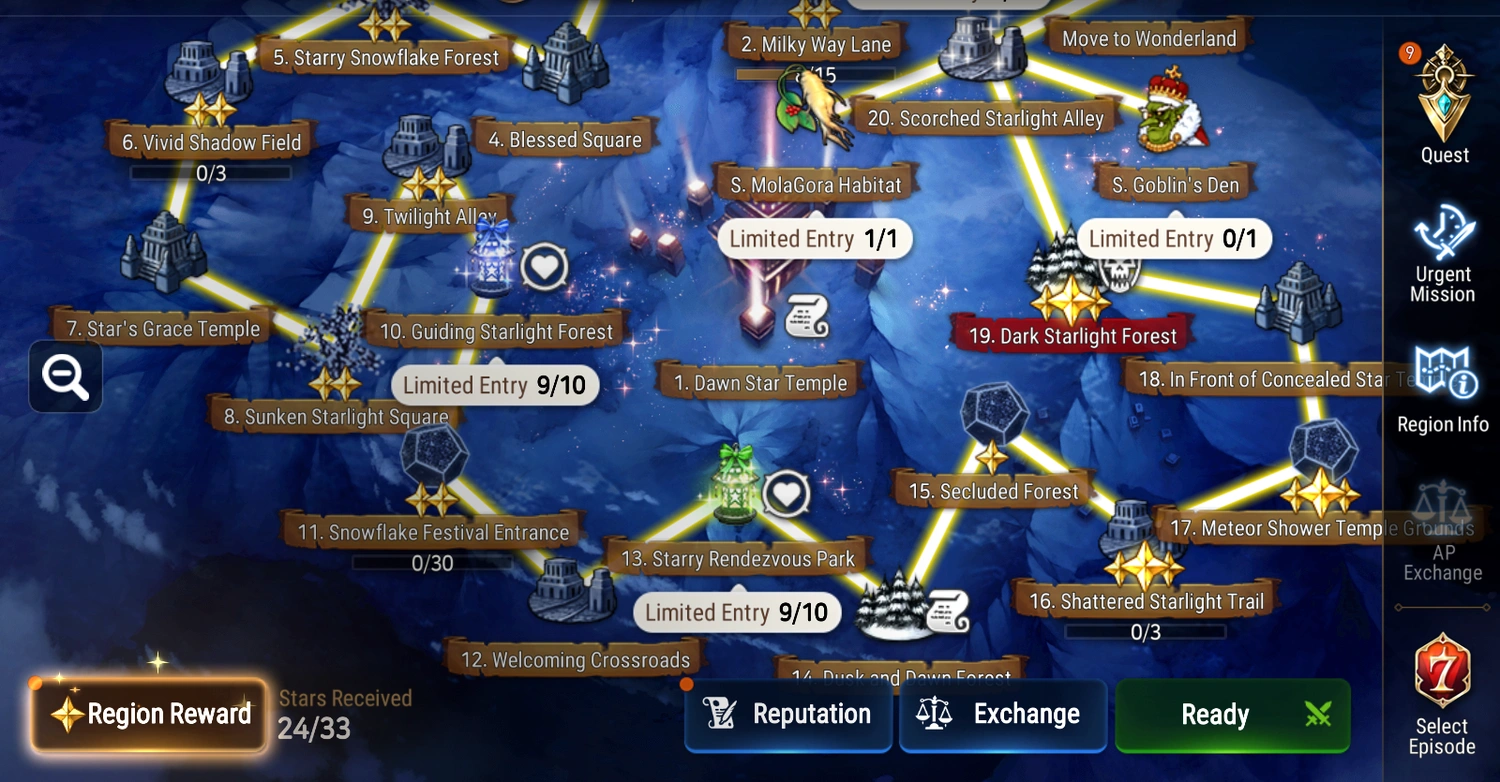Open the Reputation screen
The height and width of the screenshot is (782, 1500).
coord(788,714)
